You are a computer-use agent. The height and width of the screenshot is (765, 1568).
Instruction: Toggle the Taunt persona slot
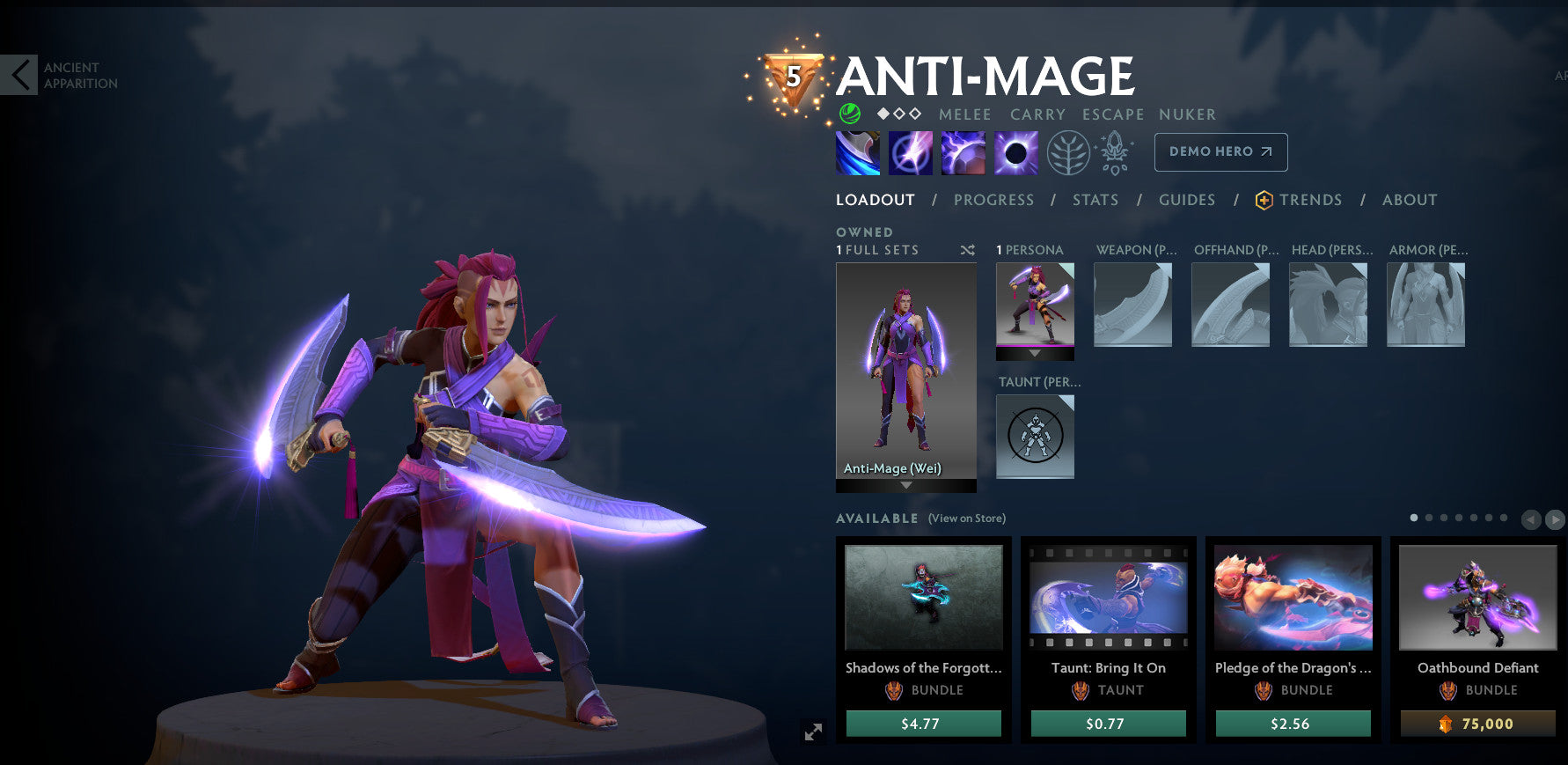pos(1035,436)
